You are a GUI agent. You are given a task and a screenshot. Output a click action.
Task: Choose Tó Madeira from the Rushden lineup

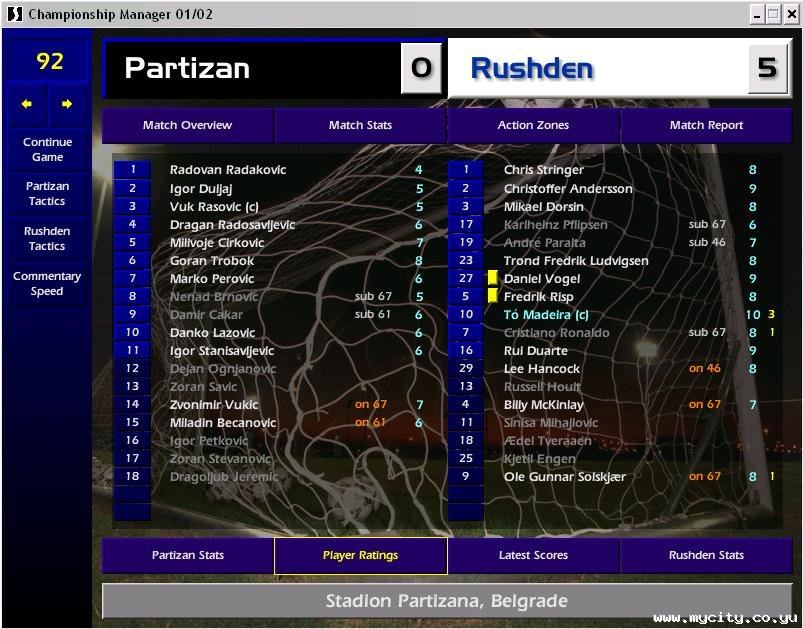tap(546, 315)
